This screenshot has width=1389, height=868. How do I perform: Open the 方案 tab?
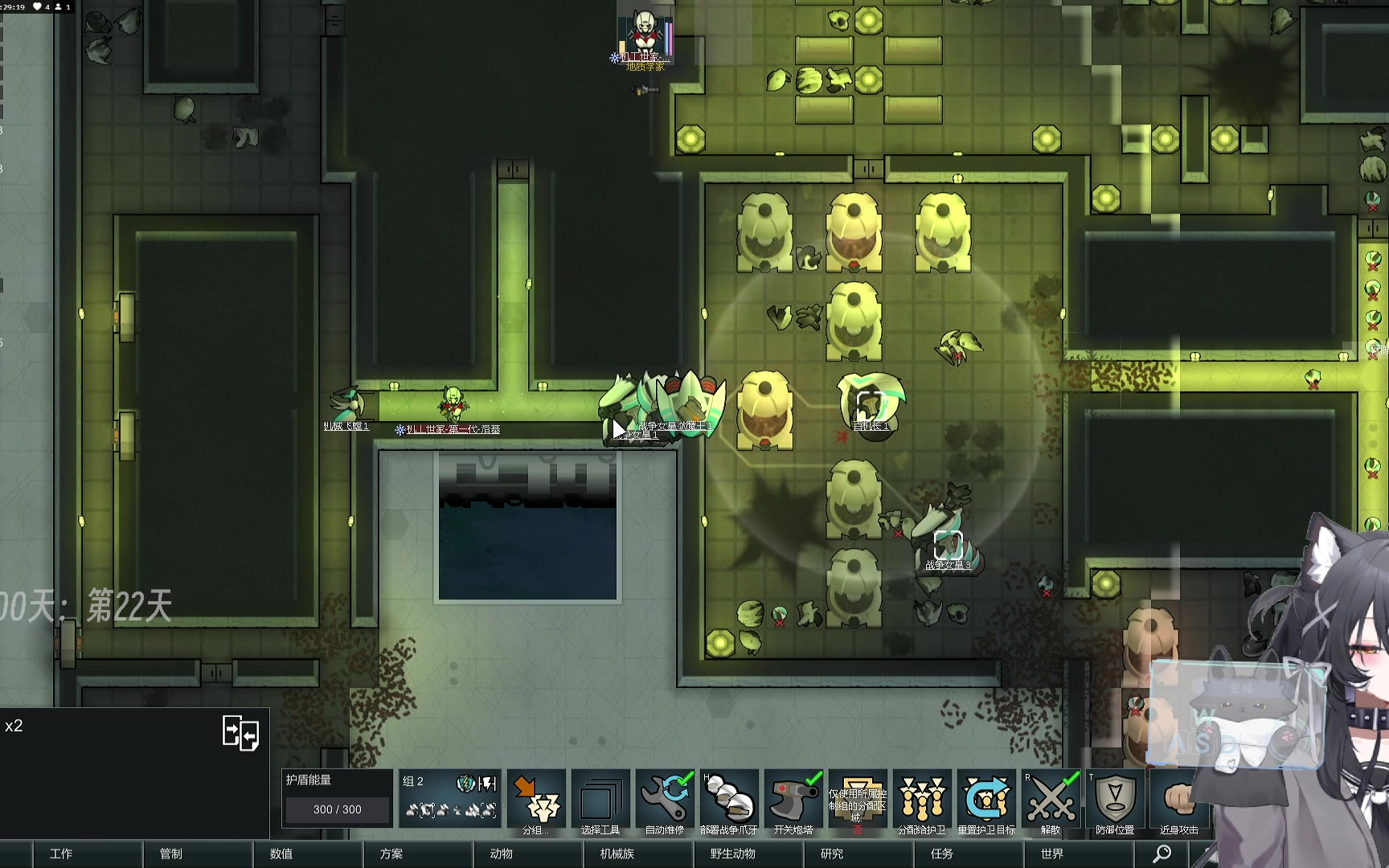[x=391, y=854]
